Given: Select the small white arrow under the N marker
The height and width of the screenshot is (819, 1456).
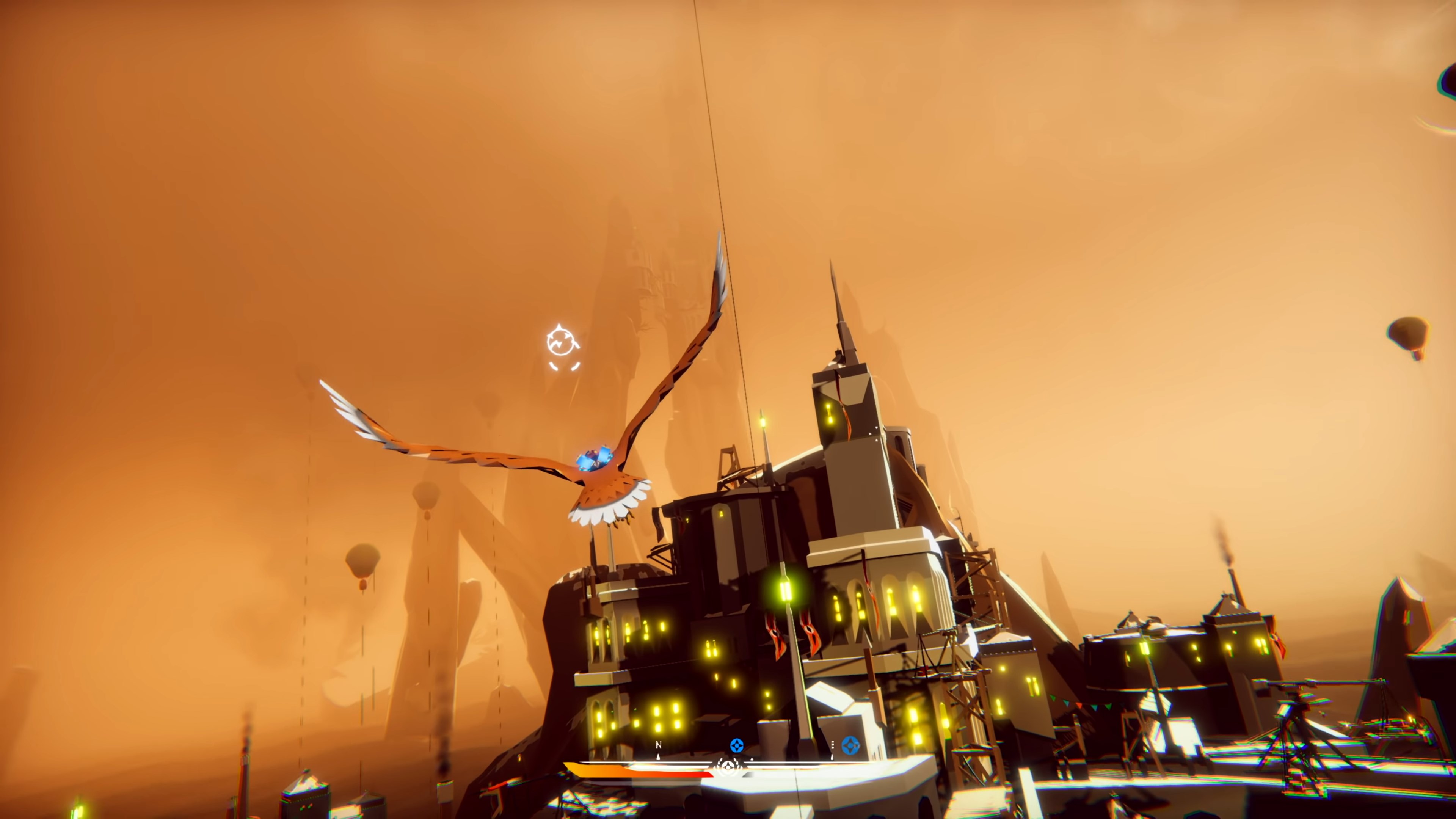Looking at the screenshot, I should pyautogui.click(x=659, y=758).
